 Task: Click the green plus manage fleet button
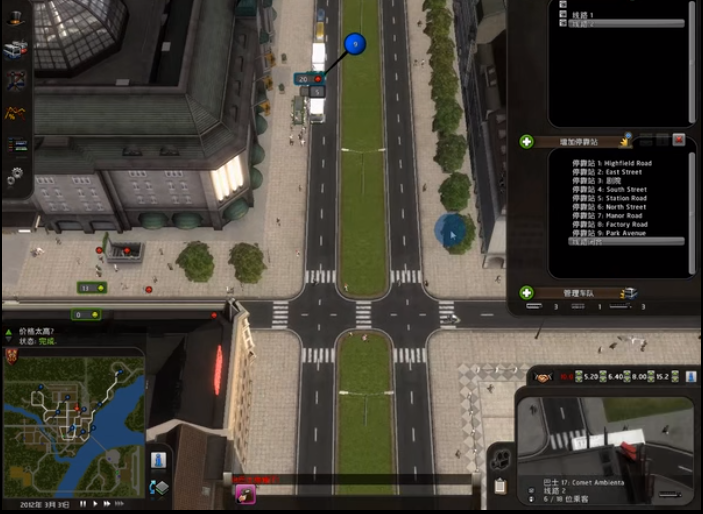coord(526,293)
